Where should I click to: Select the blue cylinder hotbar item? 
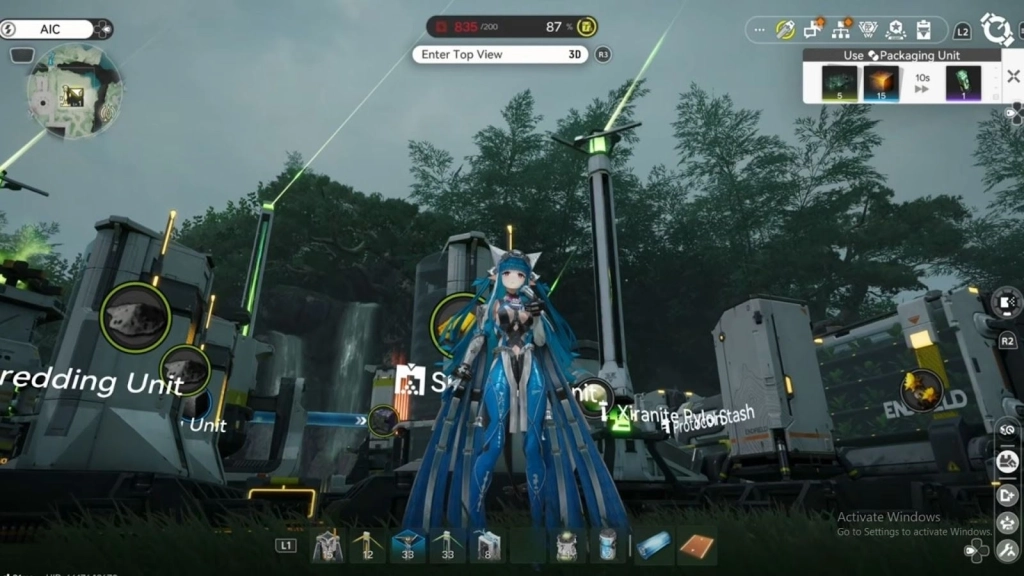point(654,546)
